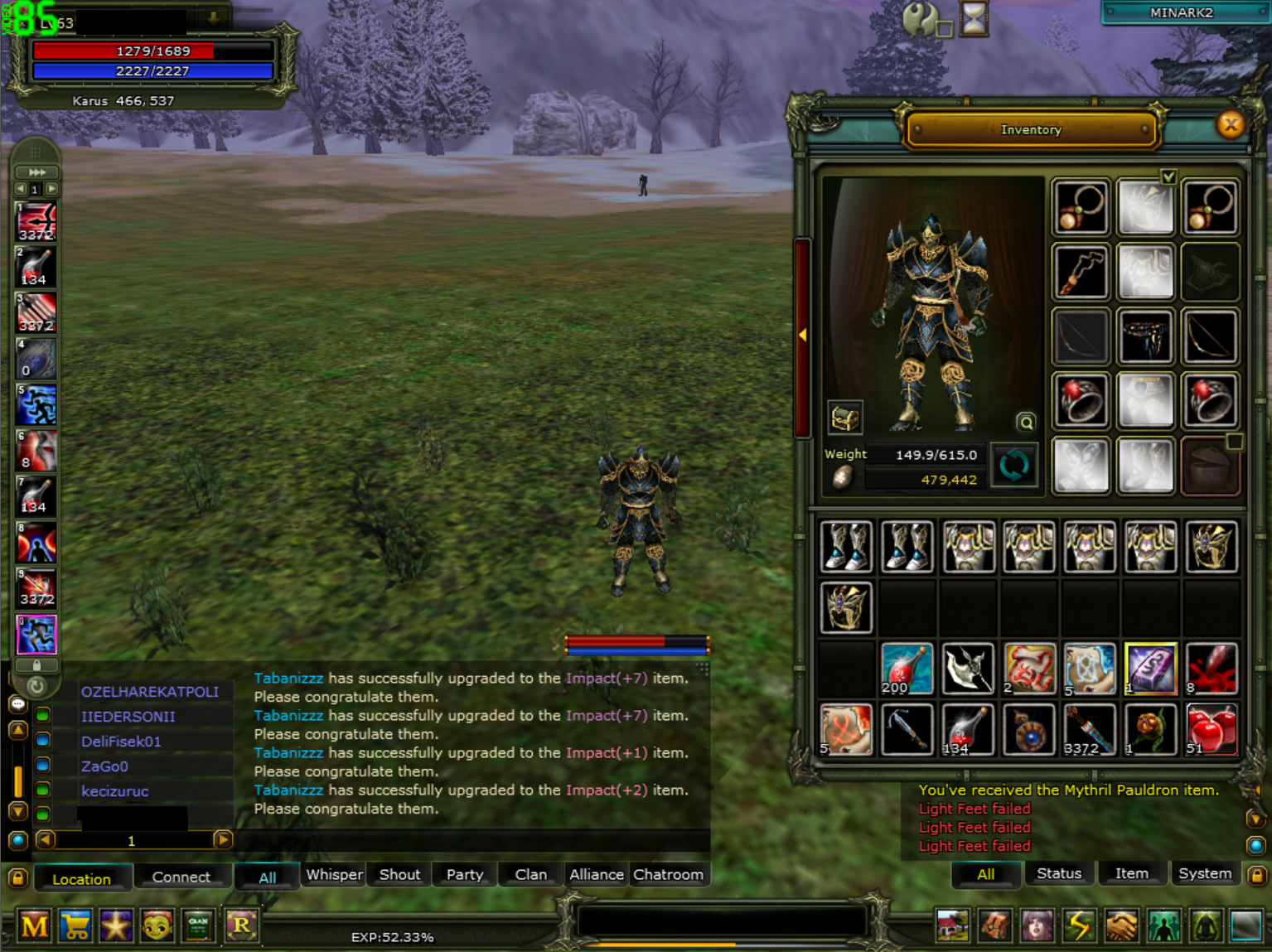The height and width of the screenshot is (952, 1272).
Task: Open the Shout chat tab
Action: click(x=399, y=874)
